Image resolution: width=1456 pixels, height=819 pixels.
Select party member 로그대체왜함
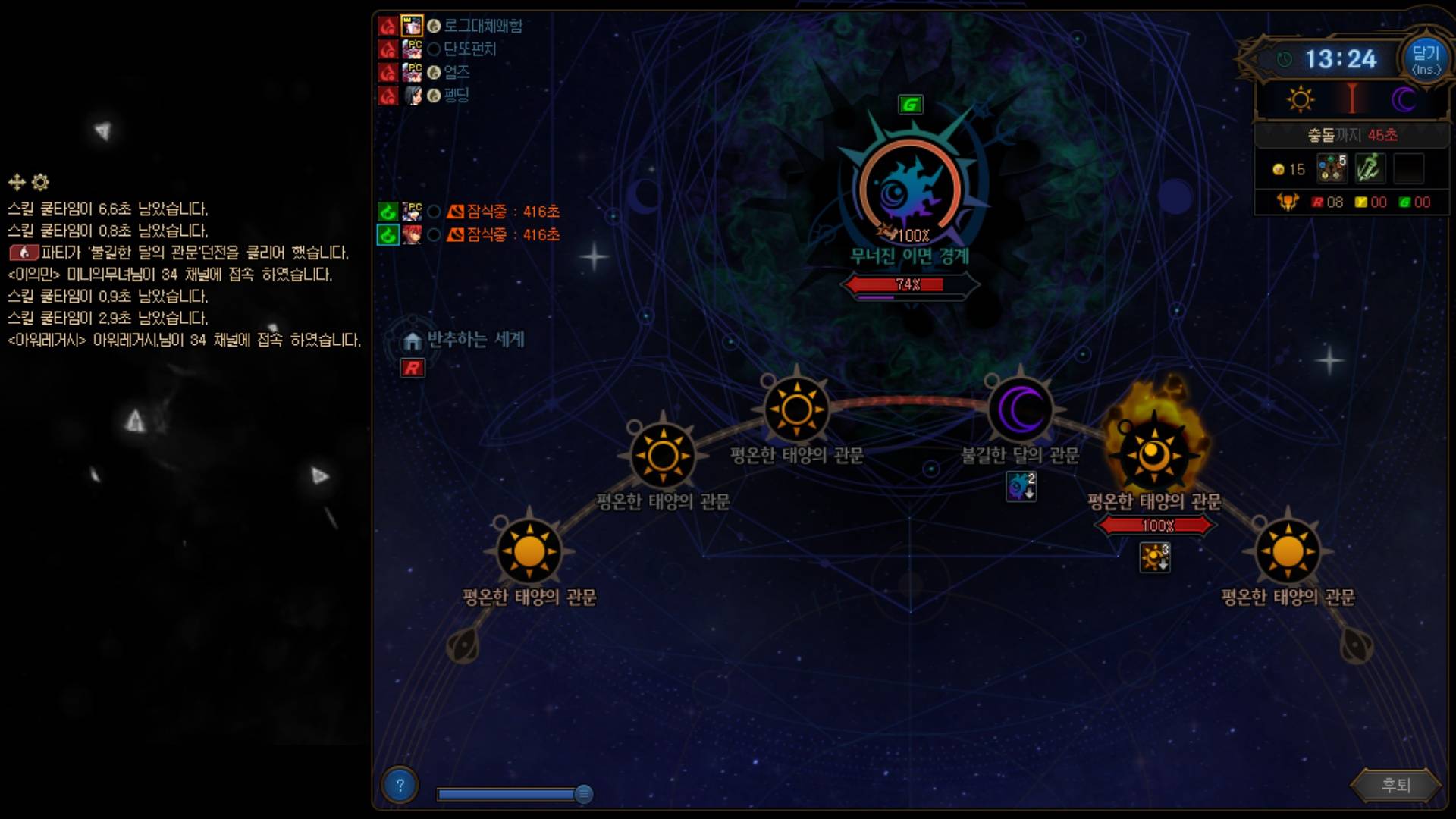482,26
